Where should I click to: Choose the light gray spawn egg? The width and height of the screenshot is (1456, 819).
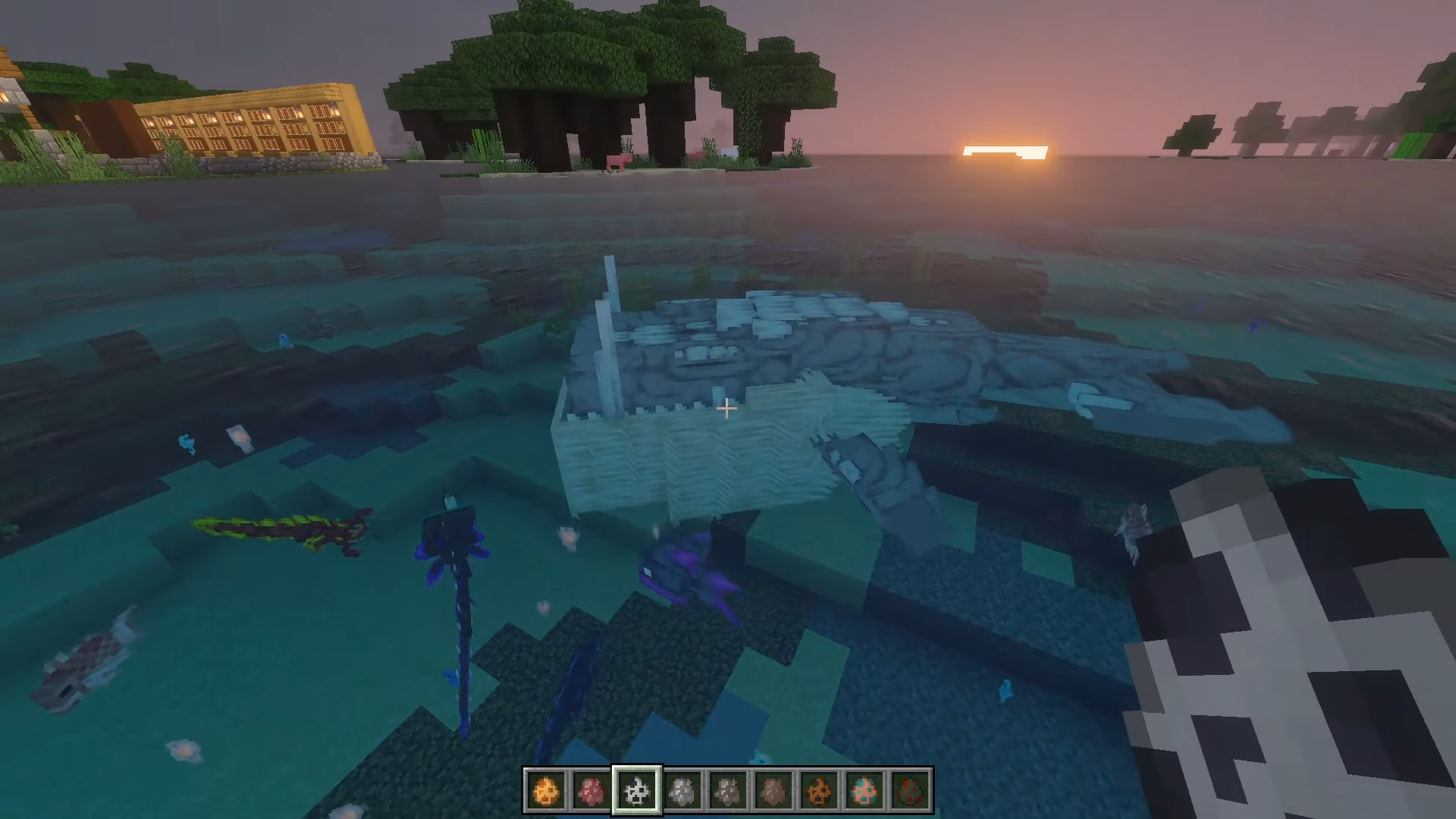click(x=682, y=791)
